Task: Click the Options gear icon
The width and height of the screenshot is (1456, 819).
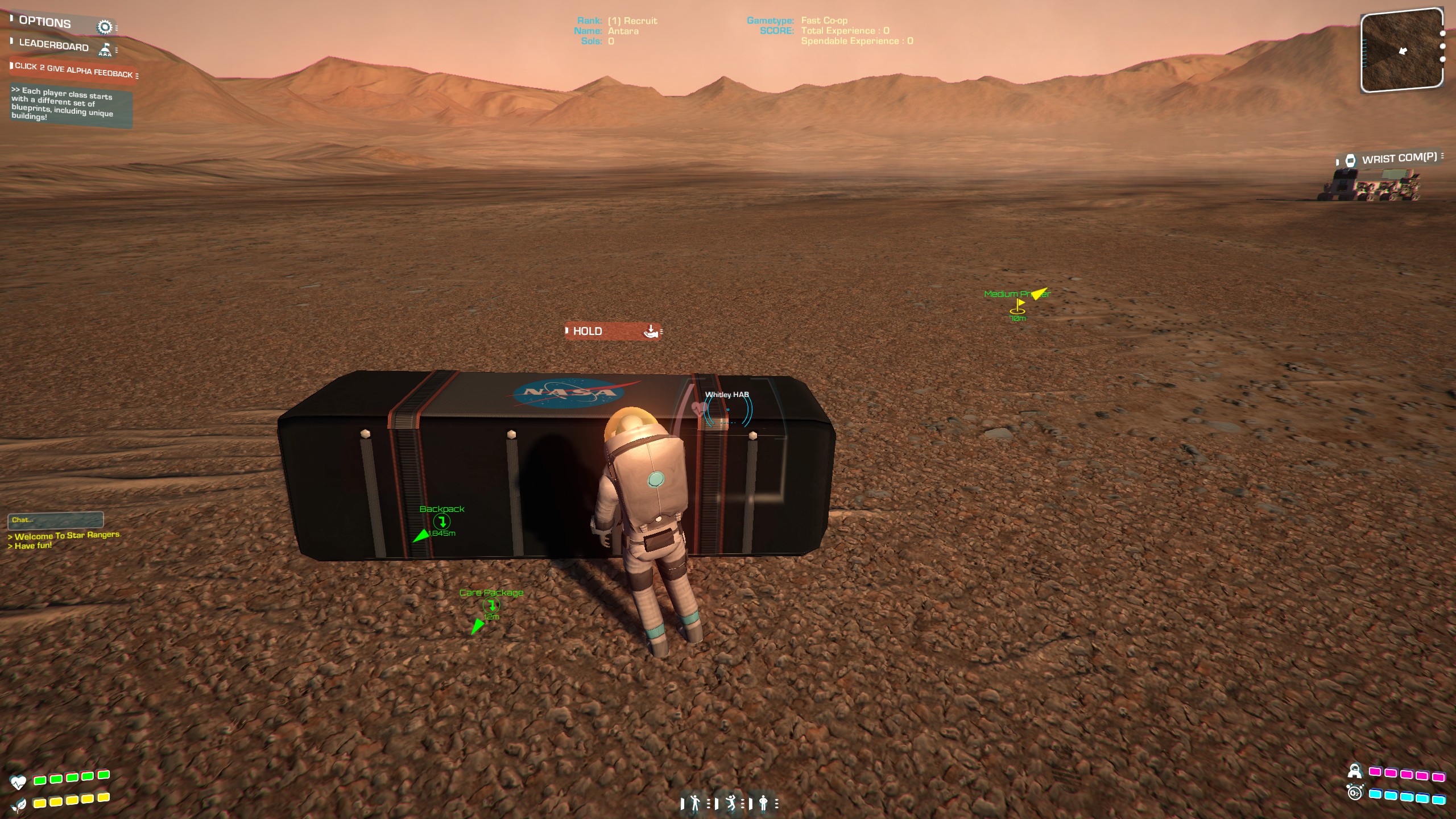Action: 104,25
